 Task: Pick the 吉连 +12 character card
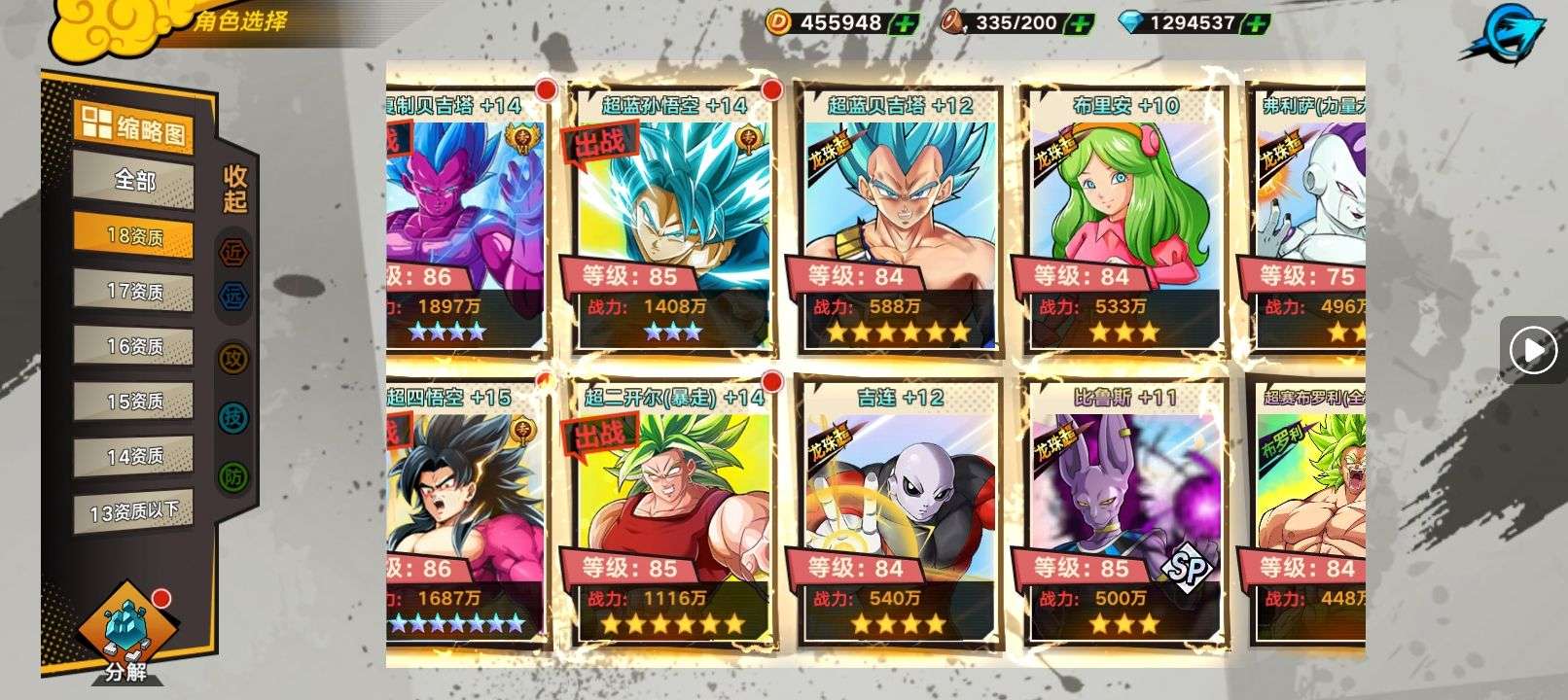point(899,513)
